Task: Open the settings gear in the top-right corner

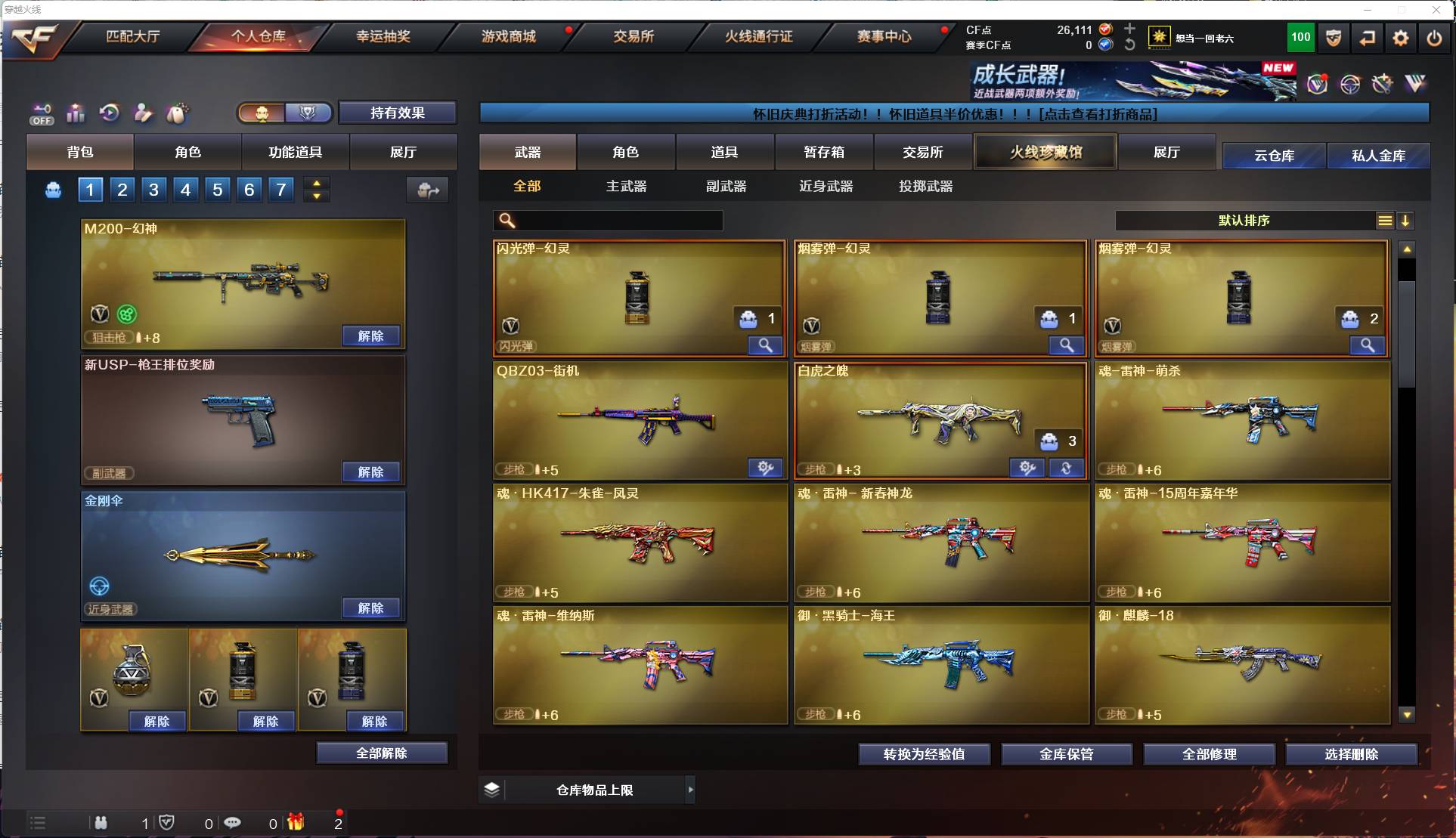Action: 1401,37
